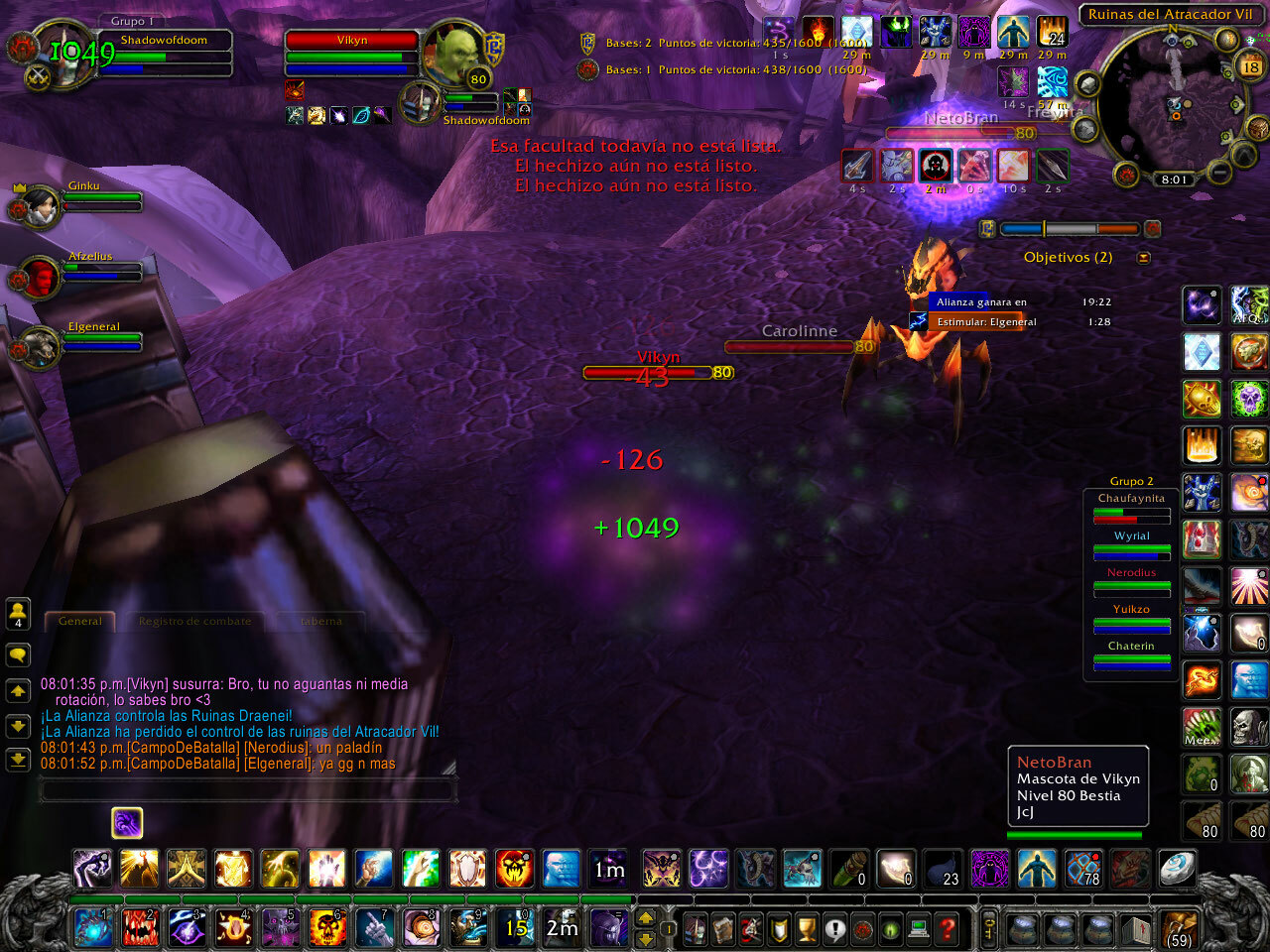Activate the flaming skull ability in slot 6

(327, 928)
